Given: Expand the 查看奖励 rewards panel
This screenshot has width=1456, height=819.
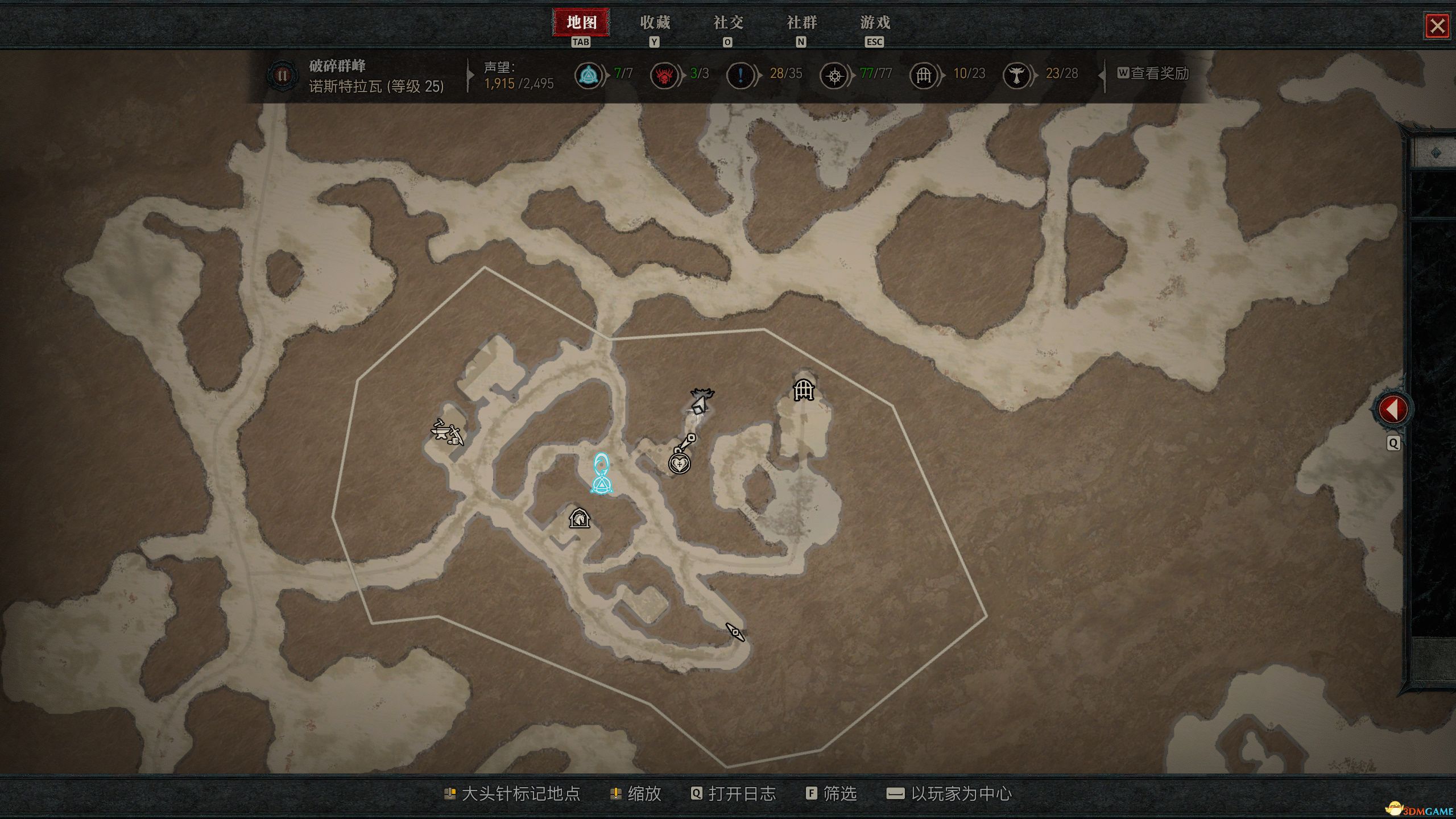Looking at the screenshot, I should [x=1157, y=74].
